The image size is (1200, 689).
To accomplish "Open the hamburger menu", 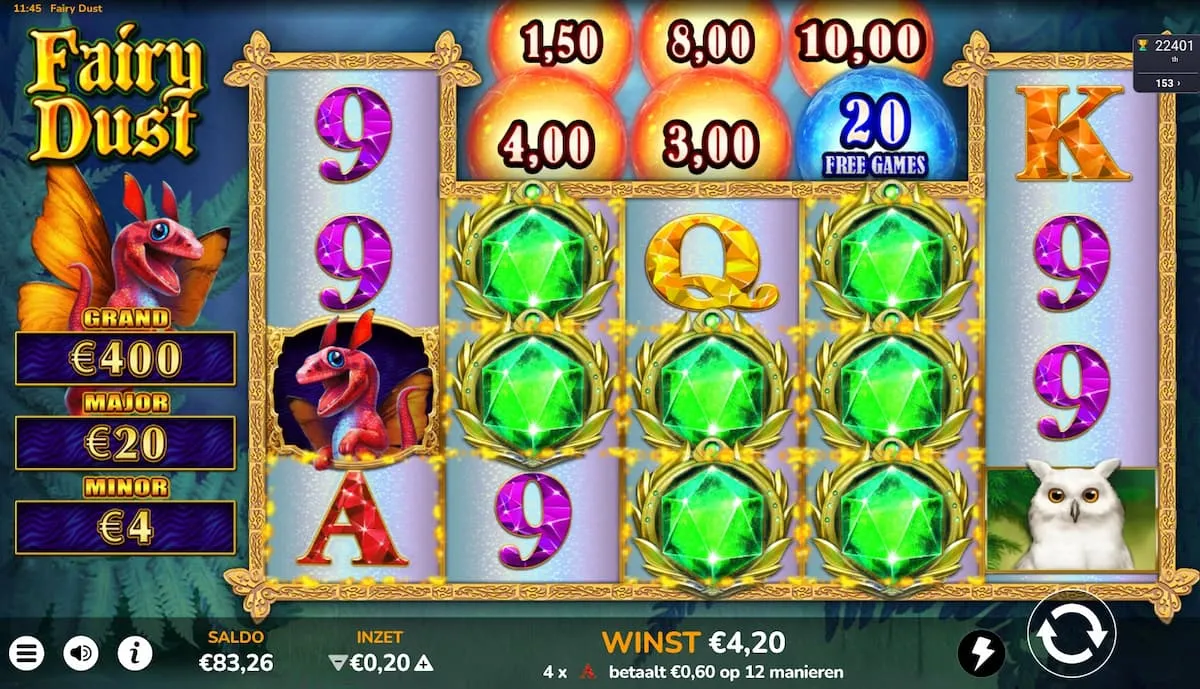I will tap(27, 654).
